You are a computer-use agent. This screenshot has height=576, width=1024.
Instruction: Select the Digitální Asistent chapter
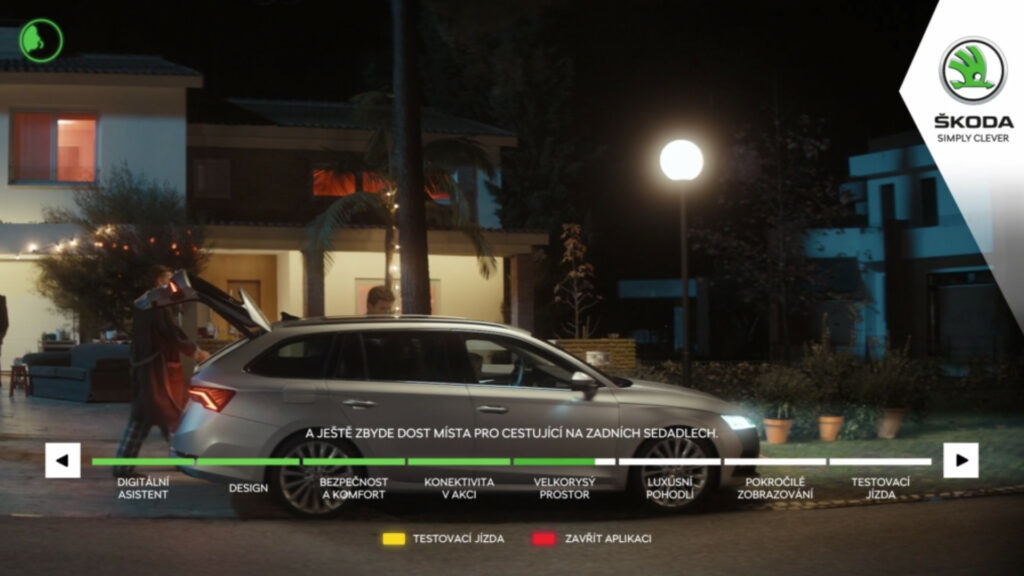(143, 488)
